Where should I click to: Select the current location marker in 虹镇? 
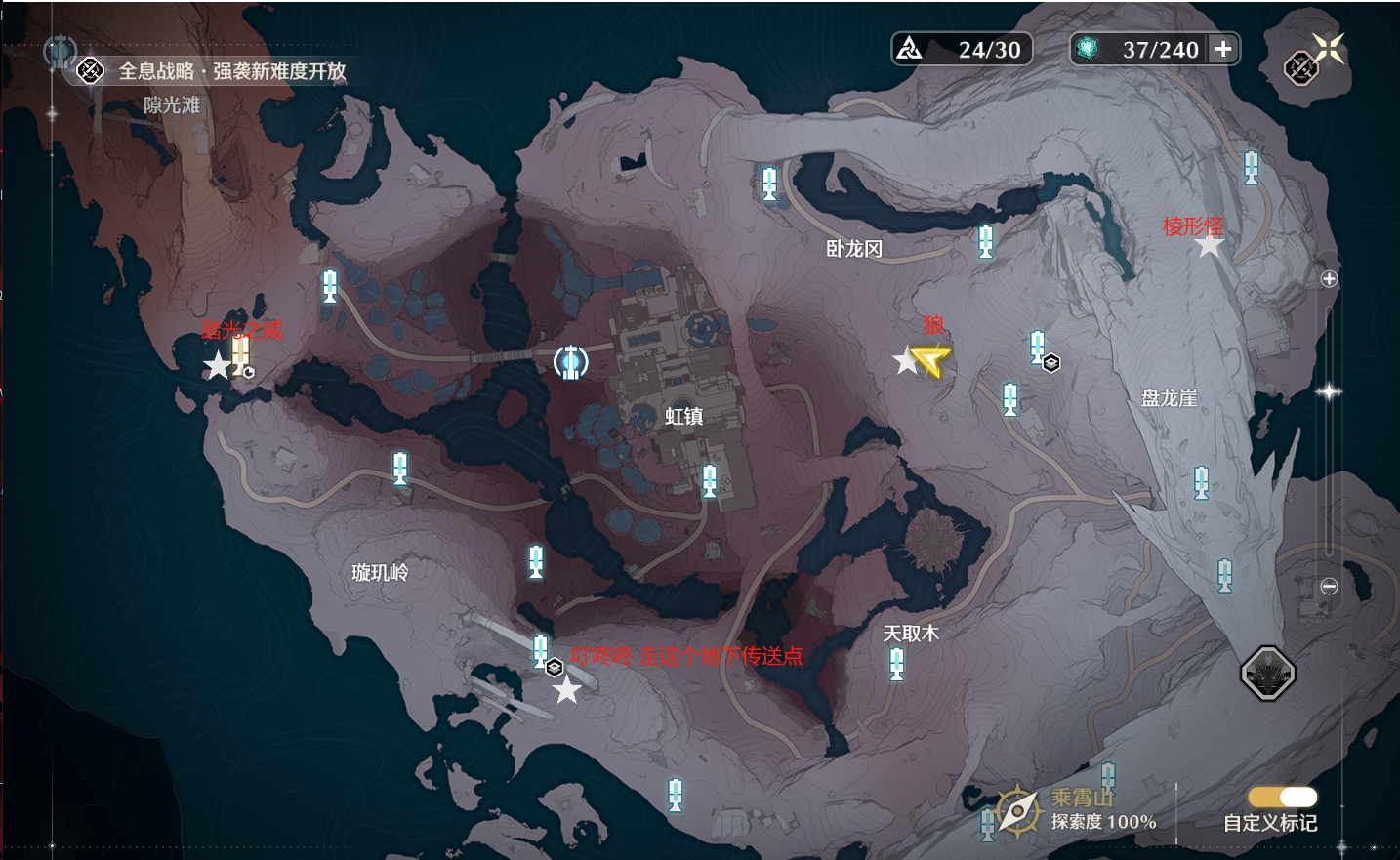(x=570, y=362)
